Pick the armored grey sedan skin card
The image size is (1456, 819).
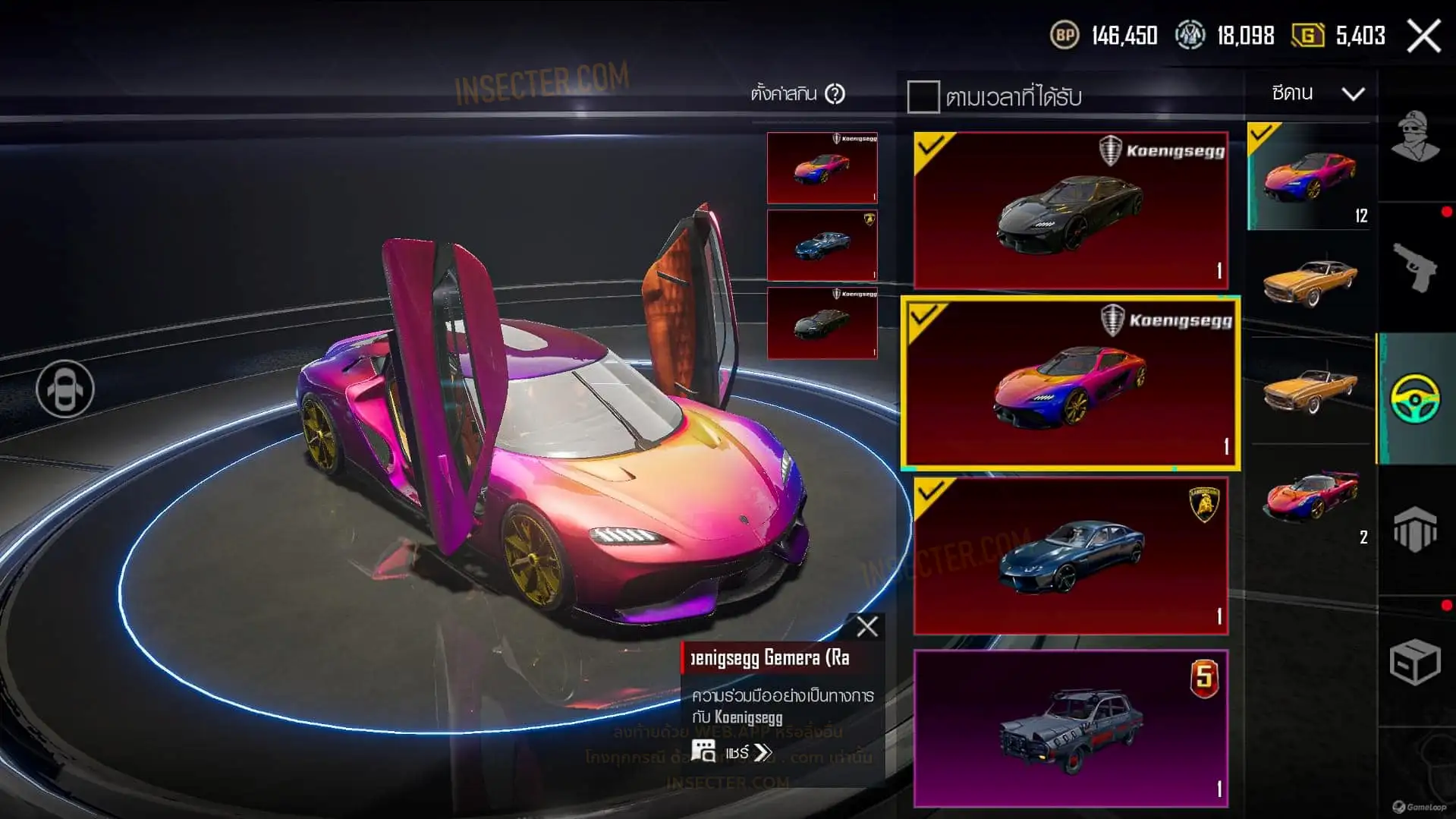pyautogui.click(x=1071, y=728)
